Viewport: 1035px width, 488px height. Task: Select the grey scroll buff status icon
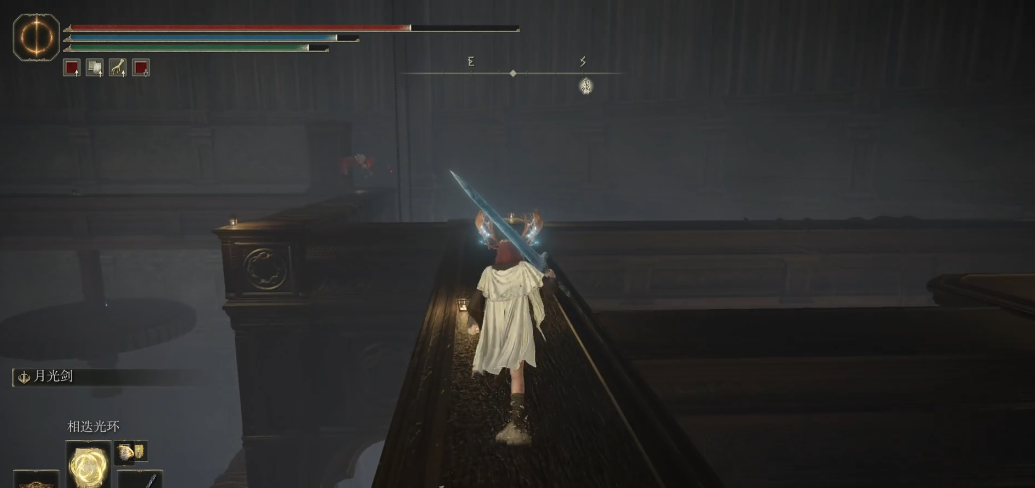click(x=95, y=68)
